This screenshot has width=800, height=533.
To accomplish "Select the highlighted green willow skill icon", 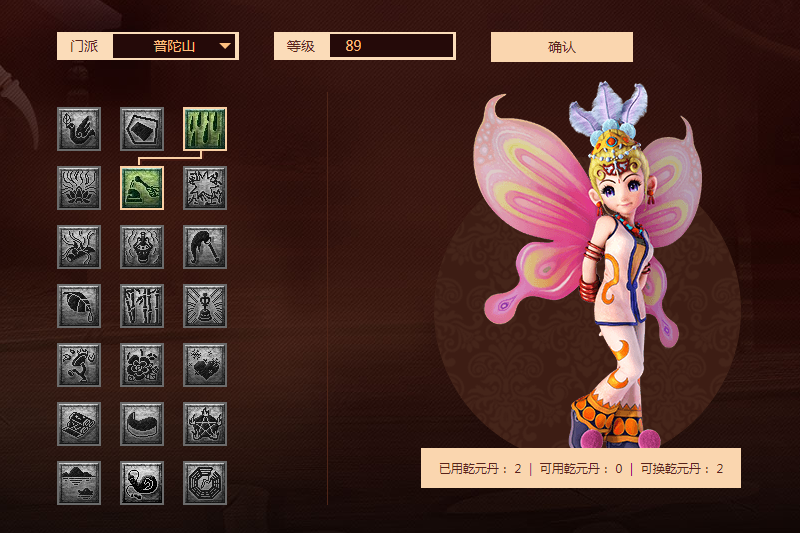I will click(x=205, y=129).
